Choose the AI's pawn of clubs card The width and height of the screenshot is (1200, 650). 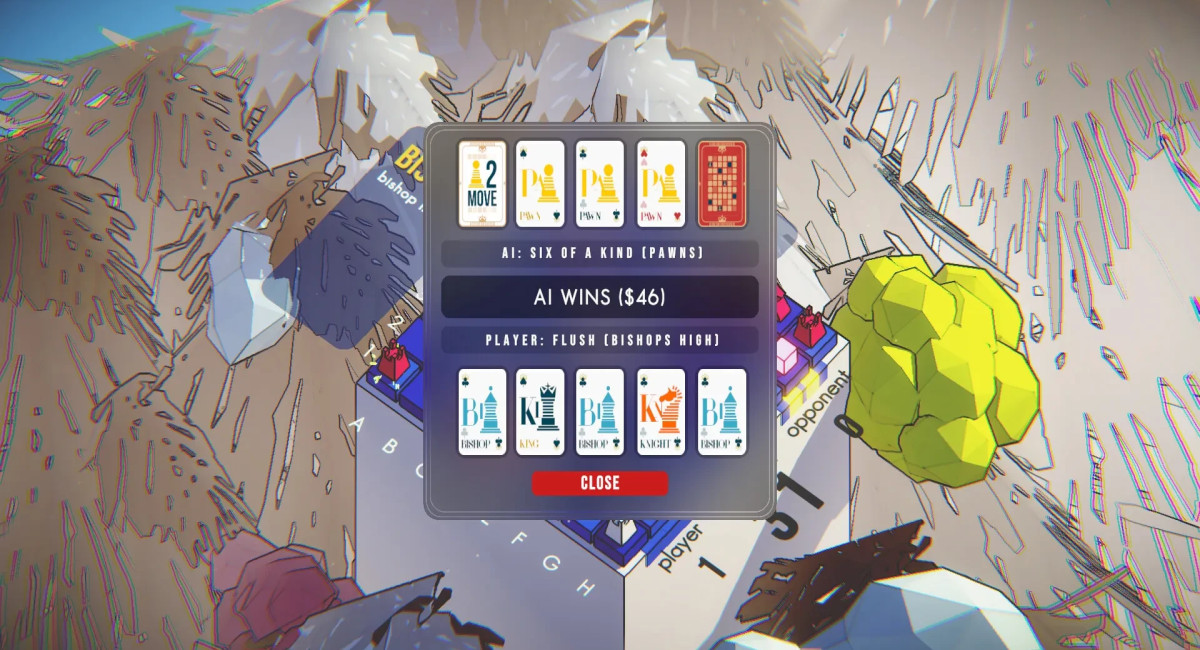(x=600, y=183)
